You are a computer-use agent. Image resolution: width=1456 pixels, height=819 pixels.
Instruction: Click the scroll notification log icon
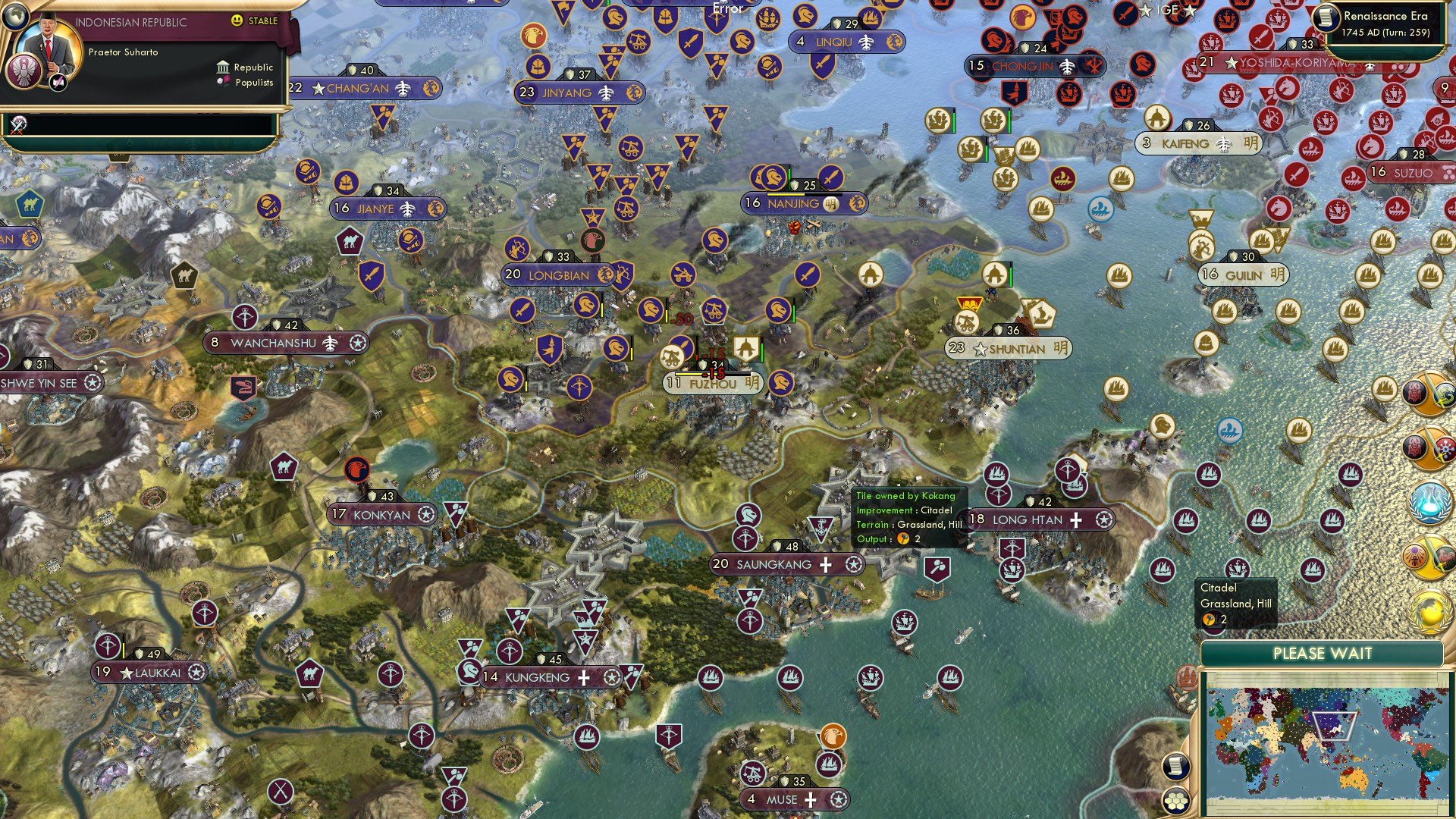click(1175, 767)
